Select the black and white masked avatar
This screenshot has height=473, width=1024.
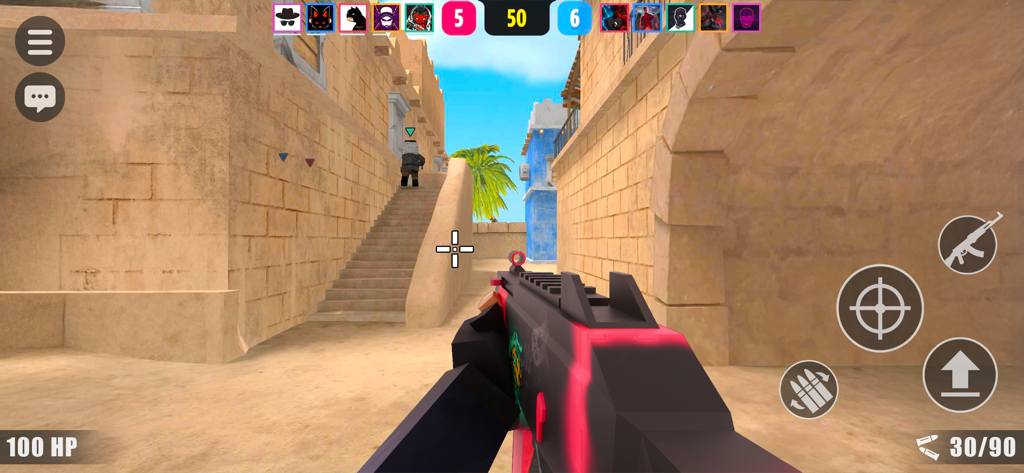coord(680,17)
